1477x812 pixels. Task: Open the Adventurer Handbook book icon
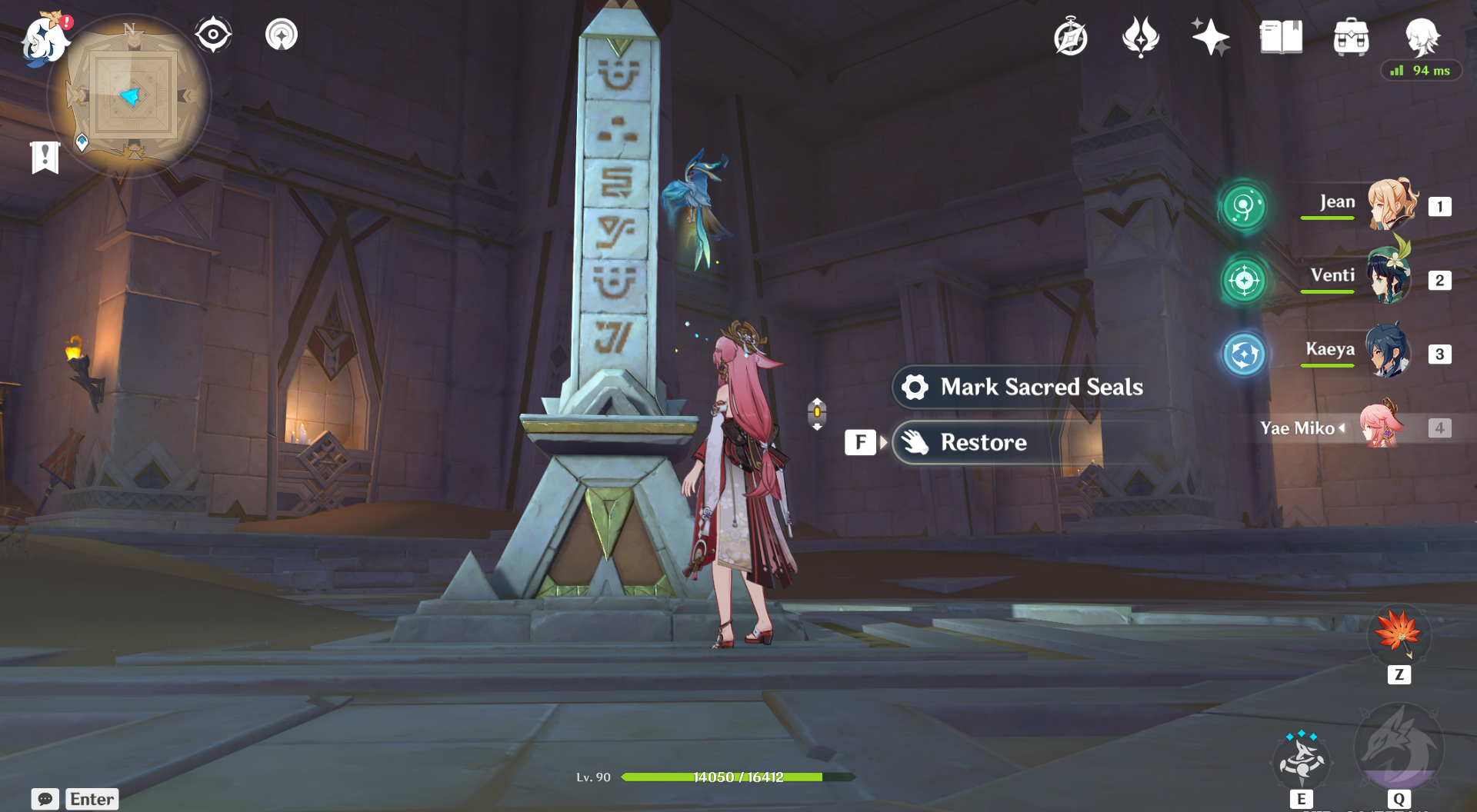[x=1281, y=37]
